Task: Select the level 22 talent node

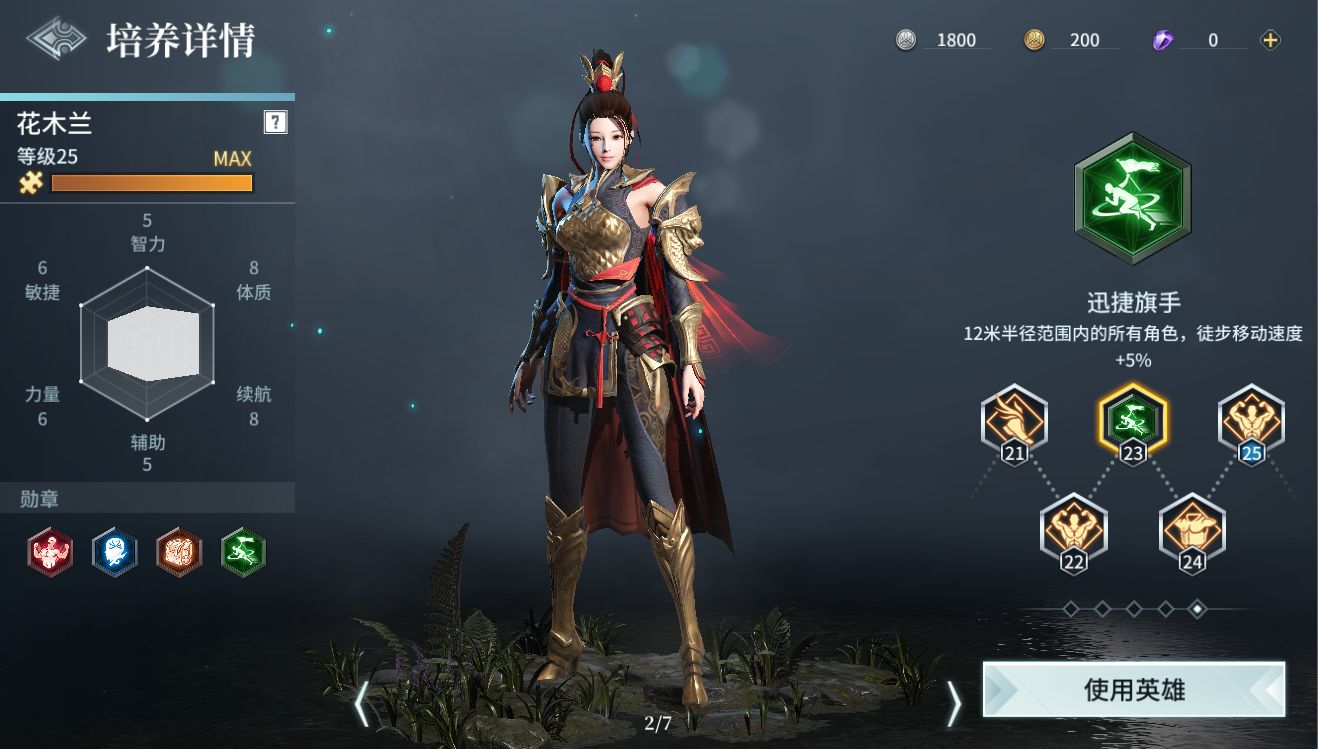Action: (x=1073, y=528)
